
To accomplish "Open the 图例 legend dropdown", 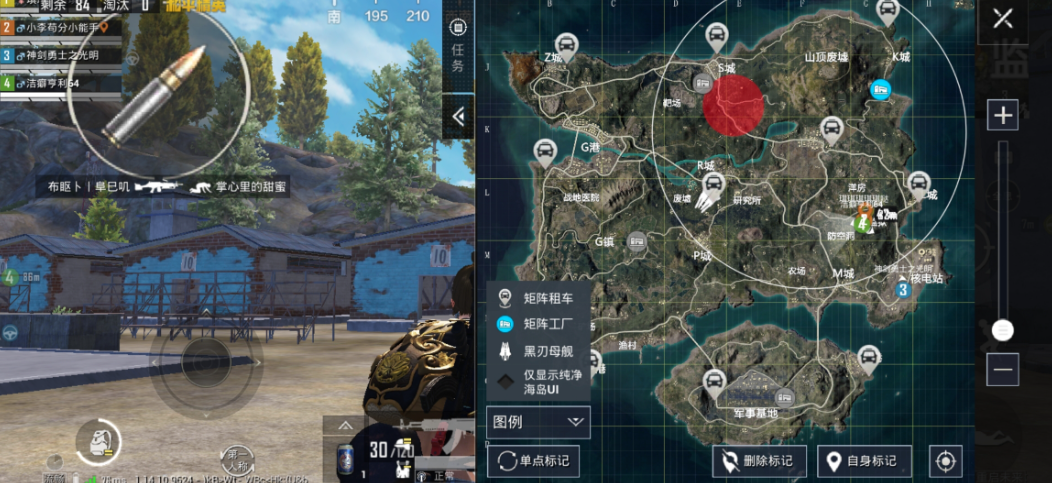I will [x=538, y=422].
